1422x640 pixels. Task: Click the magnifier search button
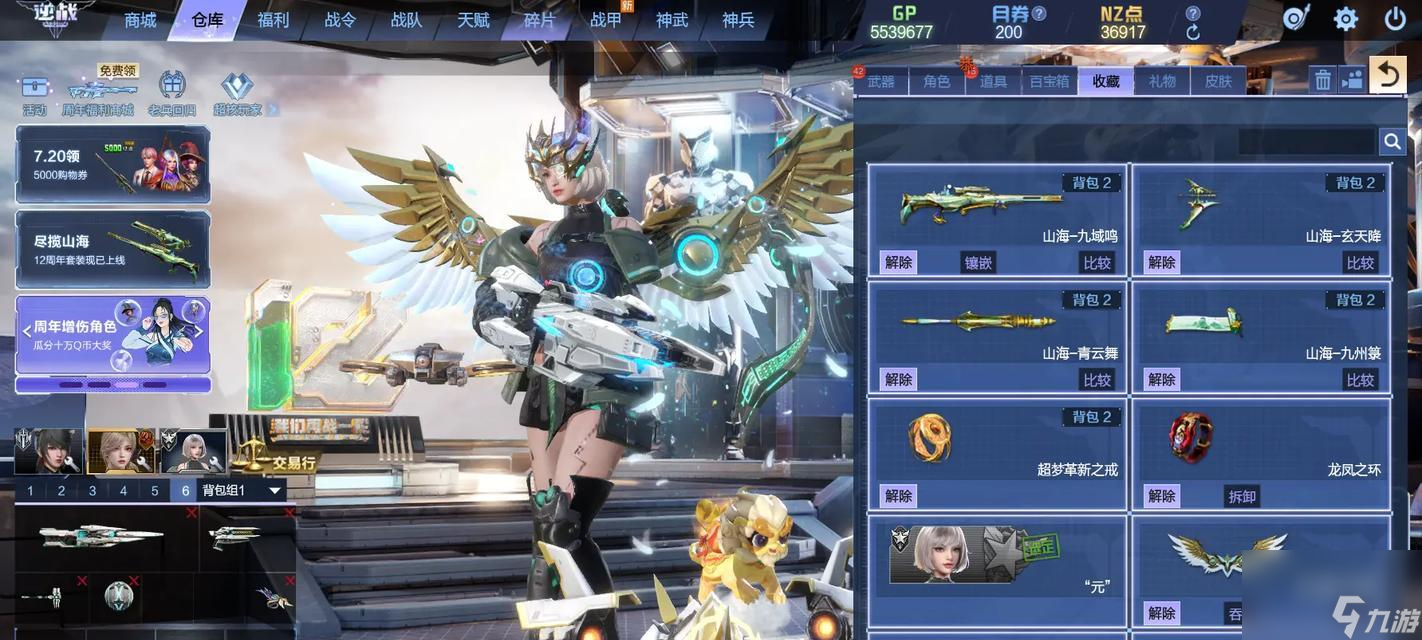[1392, 142]
